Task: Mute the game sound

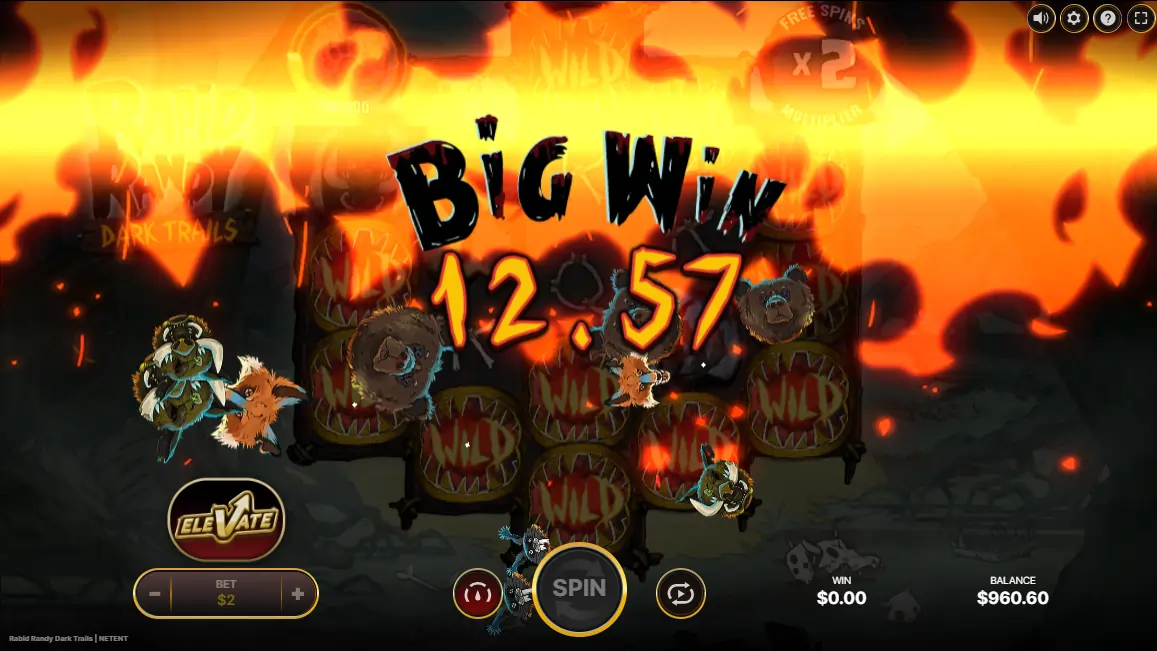Action: click(1041, 18)
